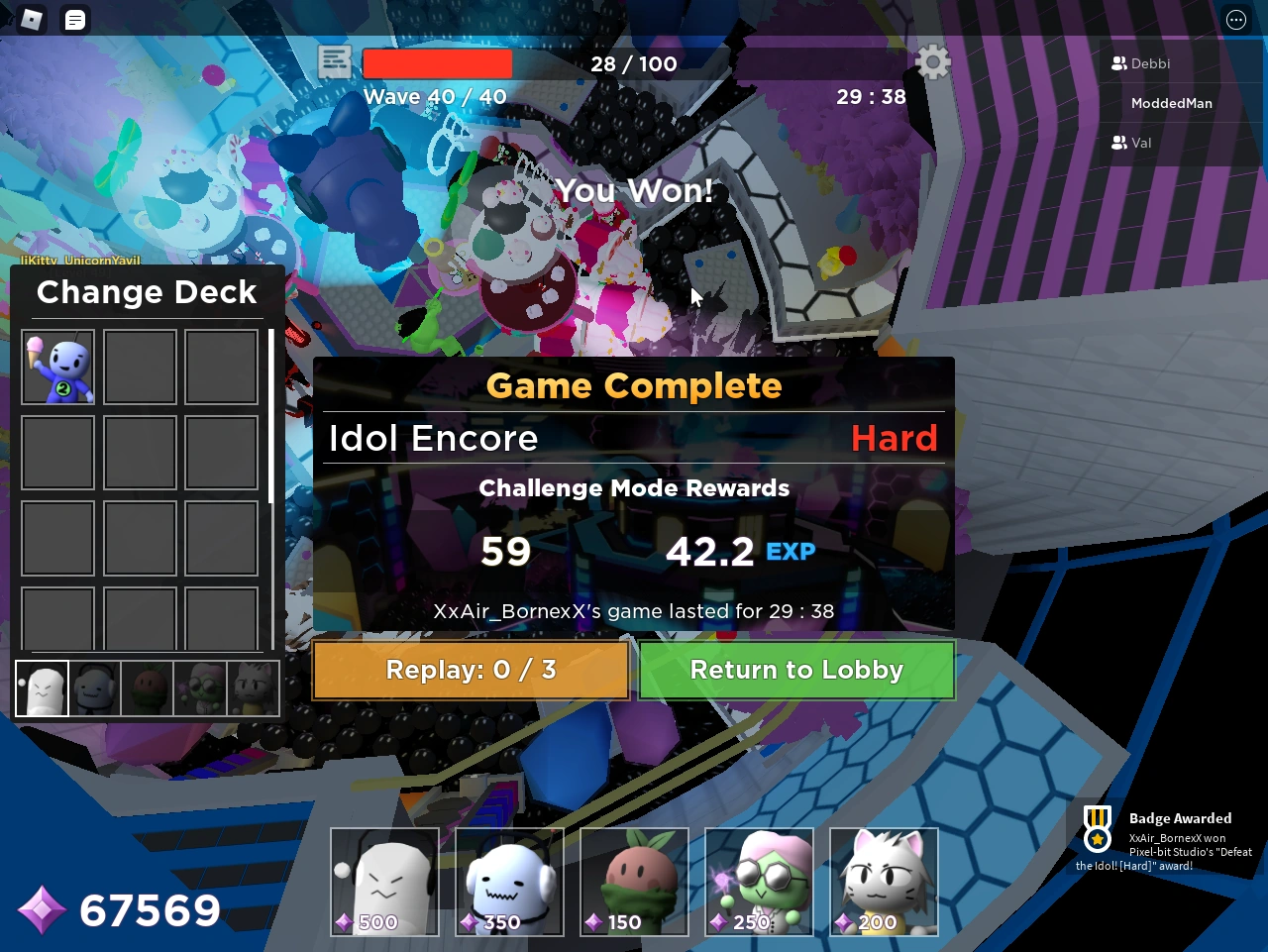Click ModdedMan in the player list
Viewport: 1268px width, 952px height.
(1172, 103)
